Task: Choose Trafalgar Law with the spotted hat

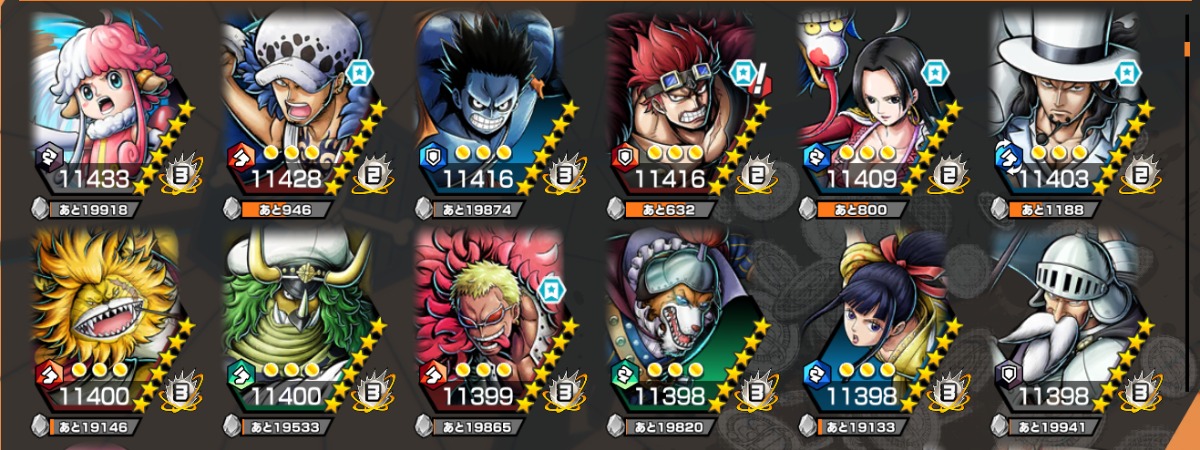Action: click(x=300, y=100)
